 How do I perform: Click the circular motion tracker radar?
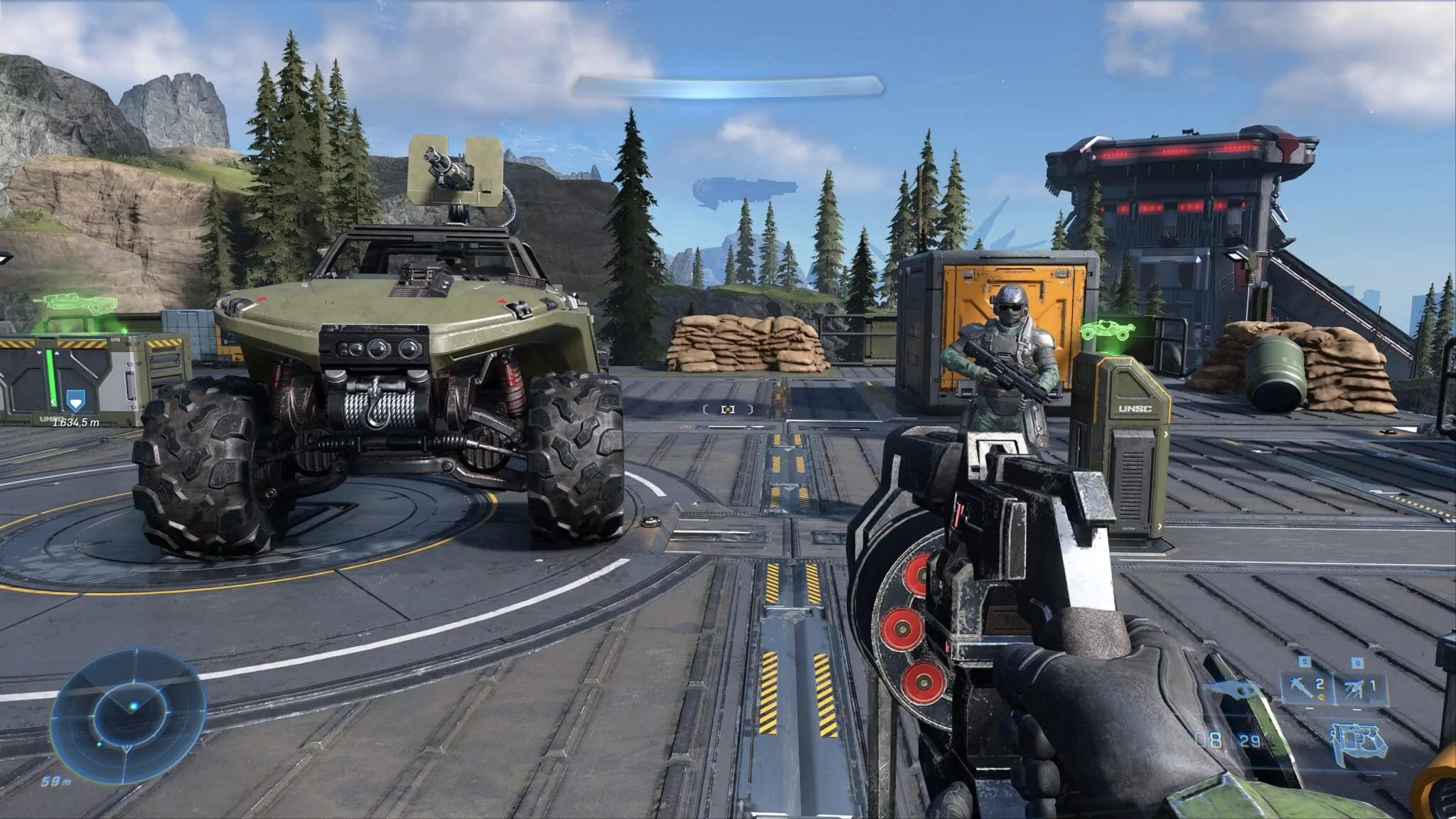[x=132, y=707]
